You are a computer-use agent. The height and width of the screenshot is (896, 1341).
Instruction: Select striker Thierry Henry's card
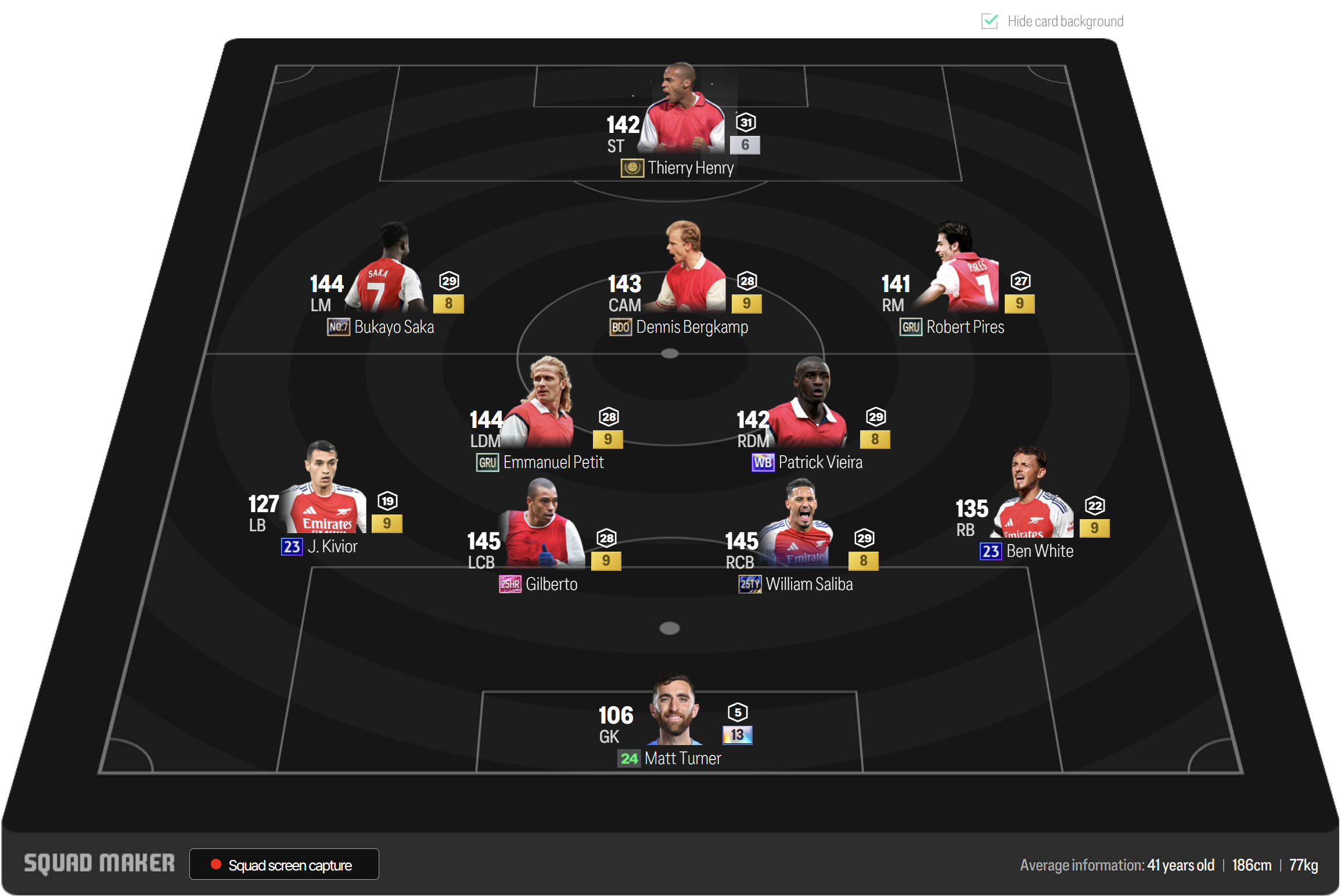click(684, 115)
